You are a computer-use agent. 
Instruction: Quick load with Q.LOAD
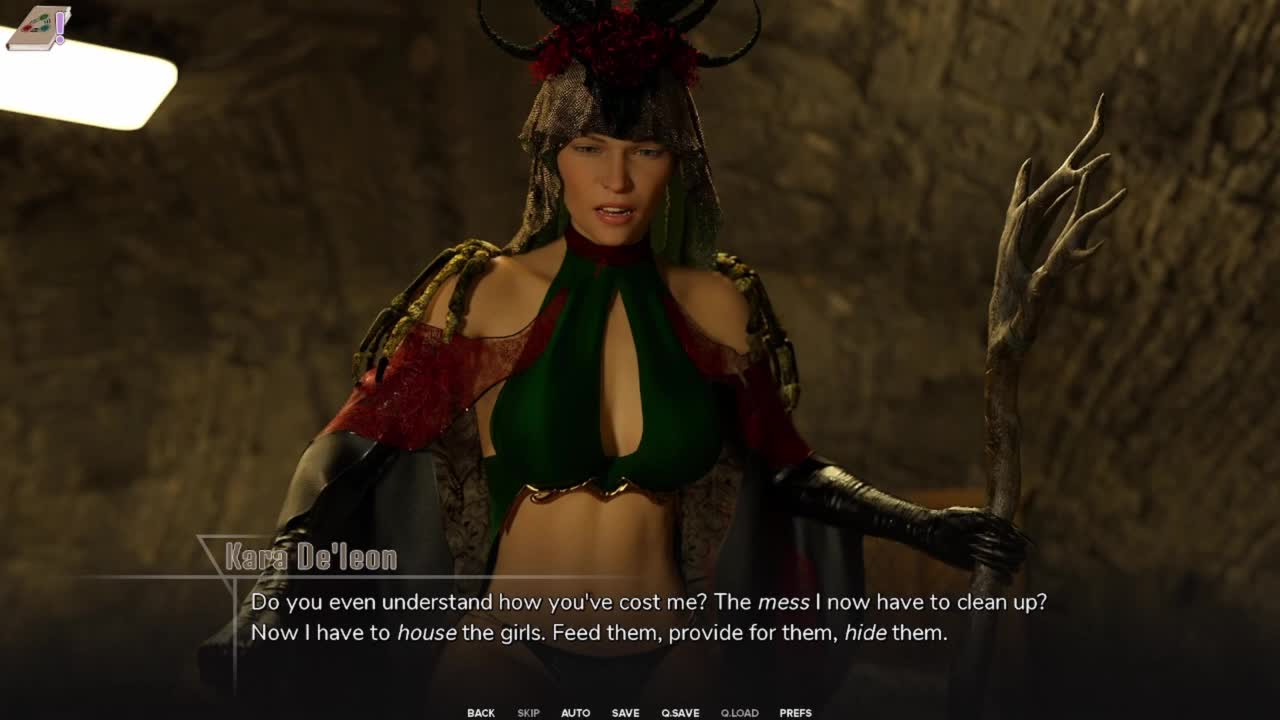[x=739, y=713]
